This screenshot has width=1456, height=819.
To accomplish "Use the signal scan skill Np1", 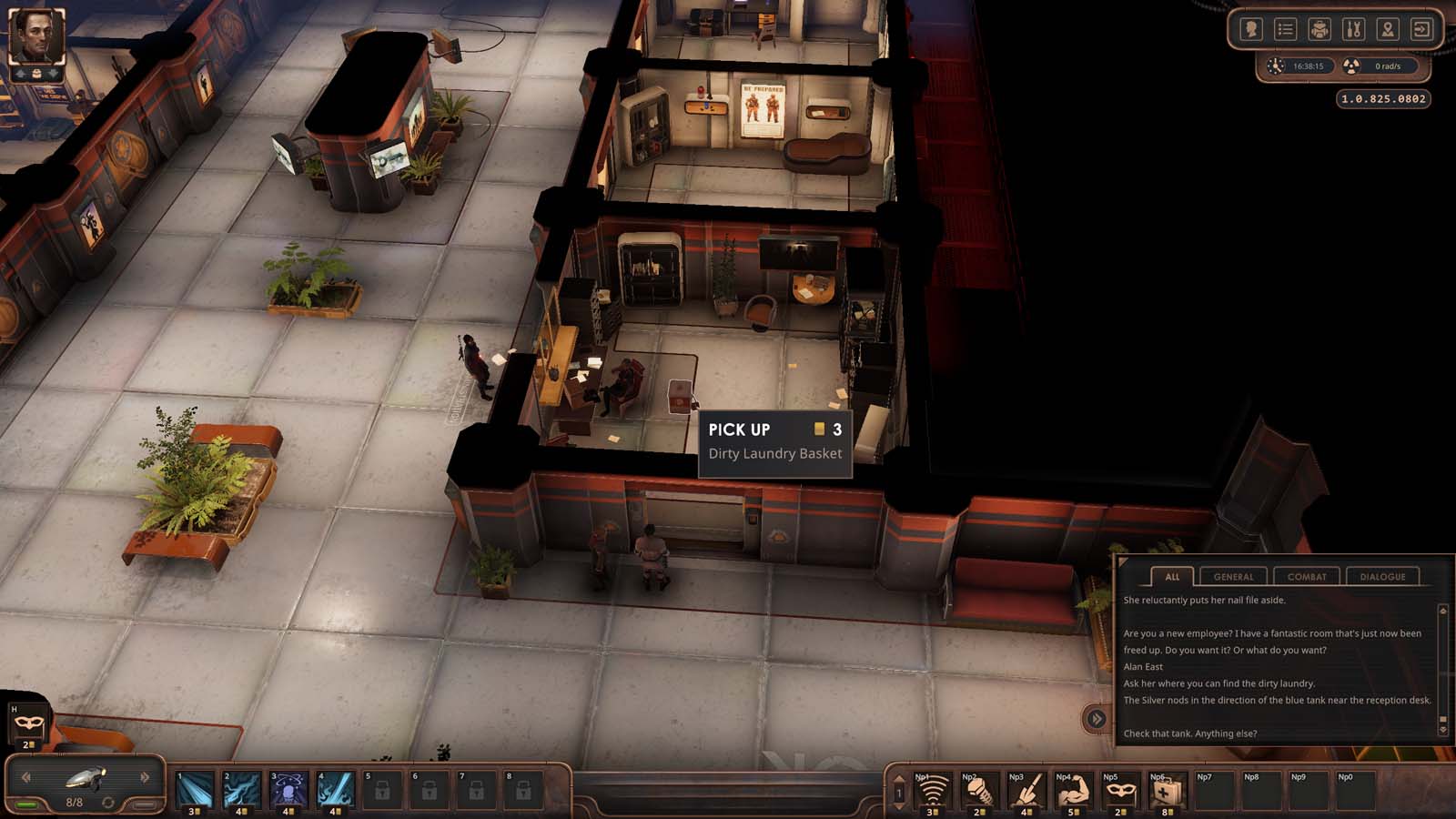I will [931, 792].
